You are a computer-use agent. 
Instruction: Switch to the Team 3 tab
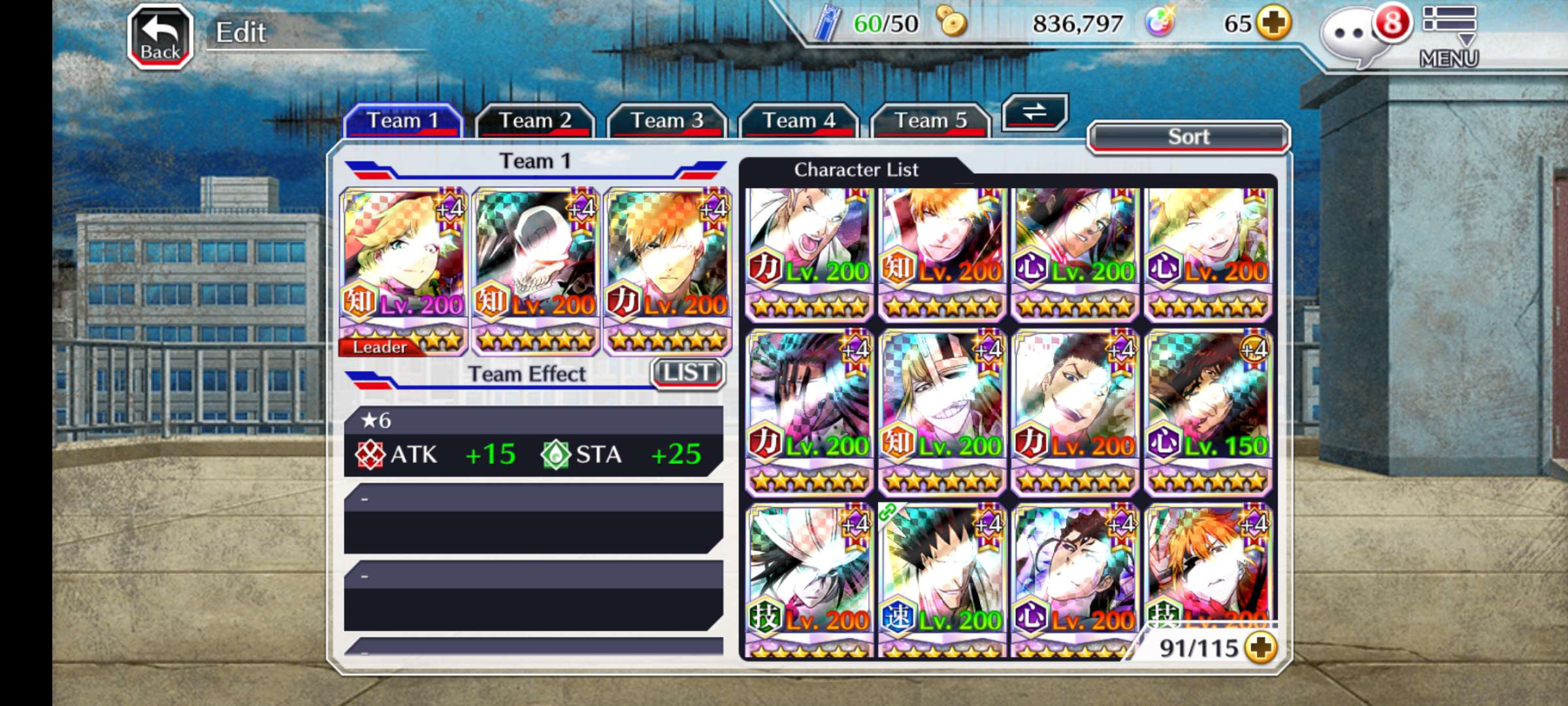[x=666, y=121]
